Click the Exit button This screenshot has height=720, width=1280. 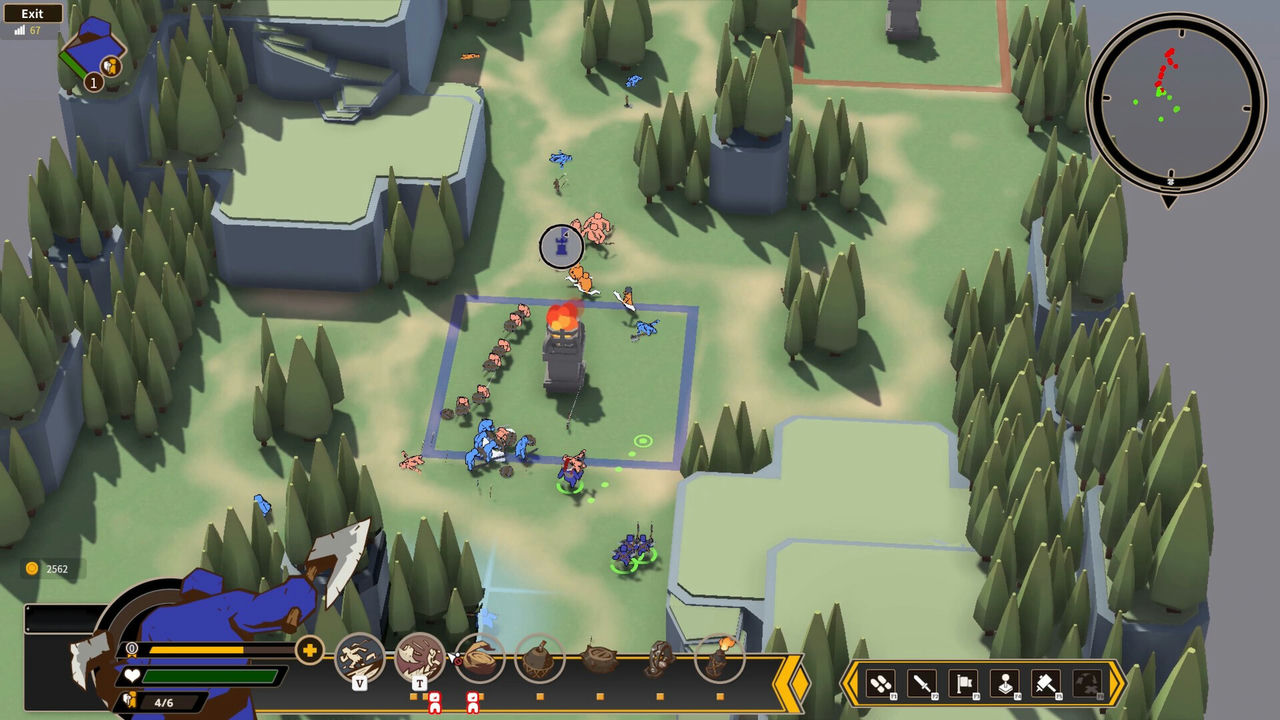(x=32, y=14)
